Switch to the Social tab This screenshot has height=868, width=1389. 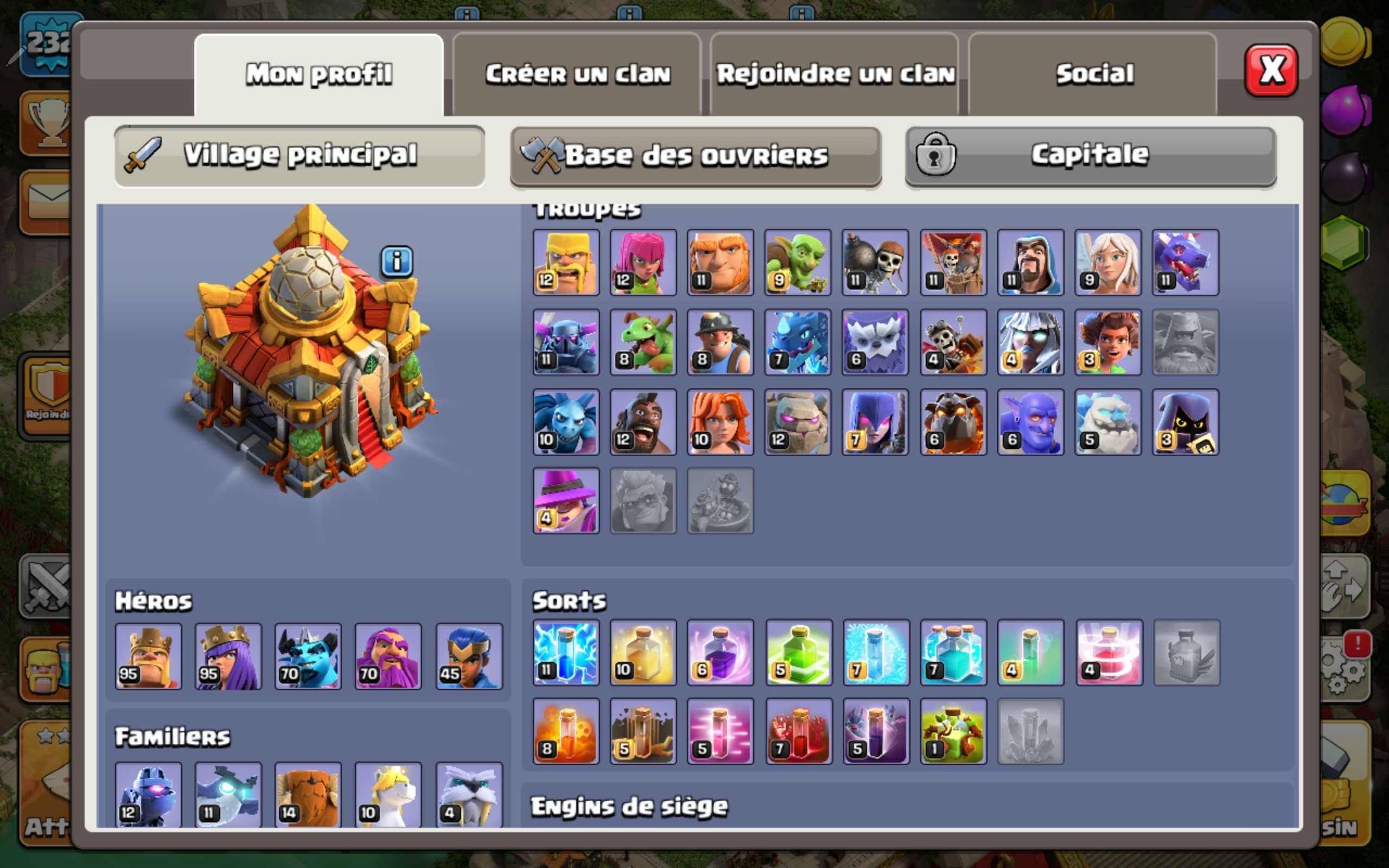coord(1093,73)
